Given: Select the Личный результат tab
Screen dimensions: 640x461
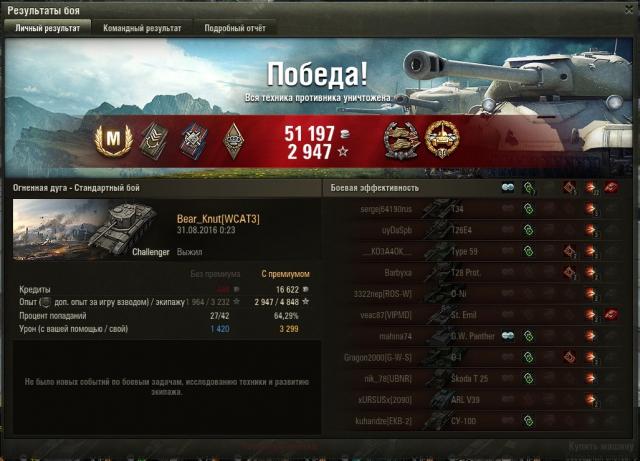Looking at the screenshot, I should pyautogui.click(x=48, y=29).
